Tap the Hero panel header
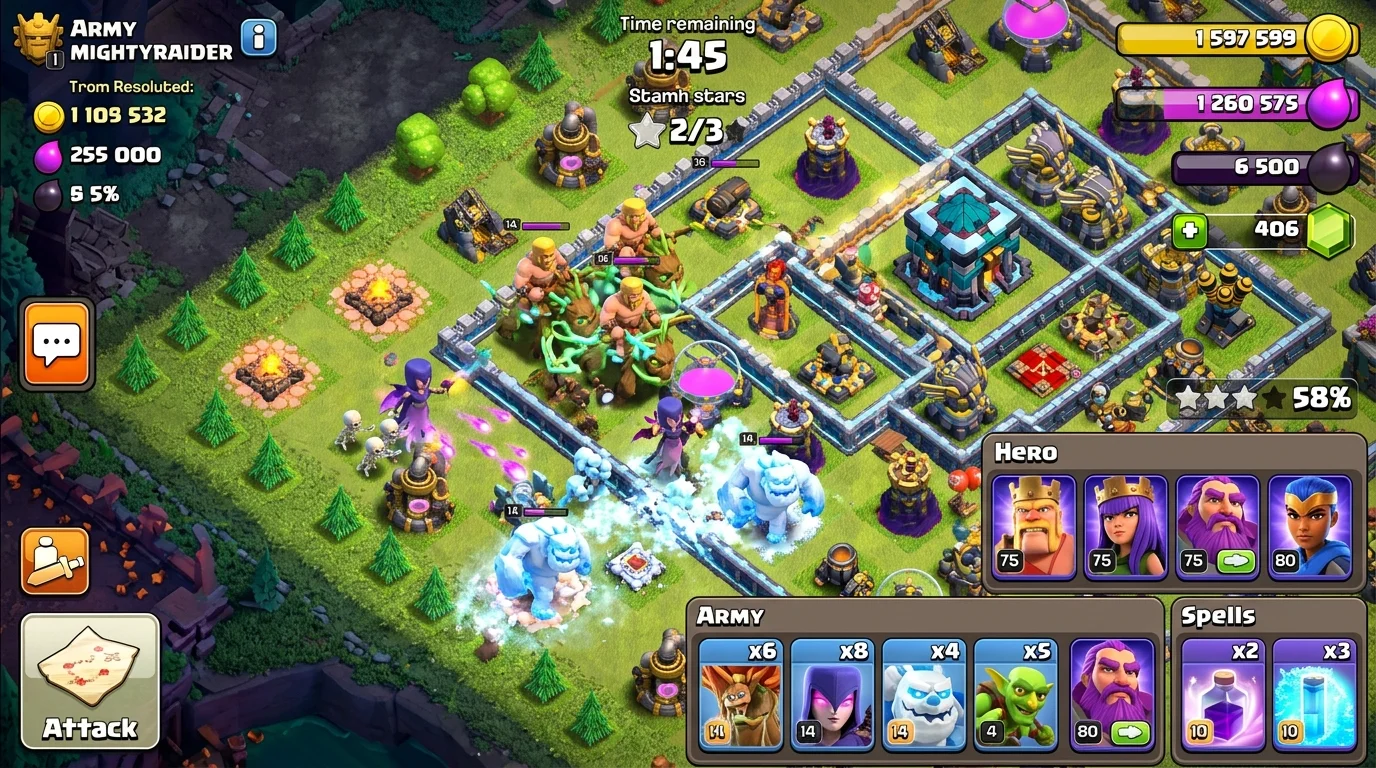 pyautogui.click(x=1024, y=452)
